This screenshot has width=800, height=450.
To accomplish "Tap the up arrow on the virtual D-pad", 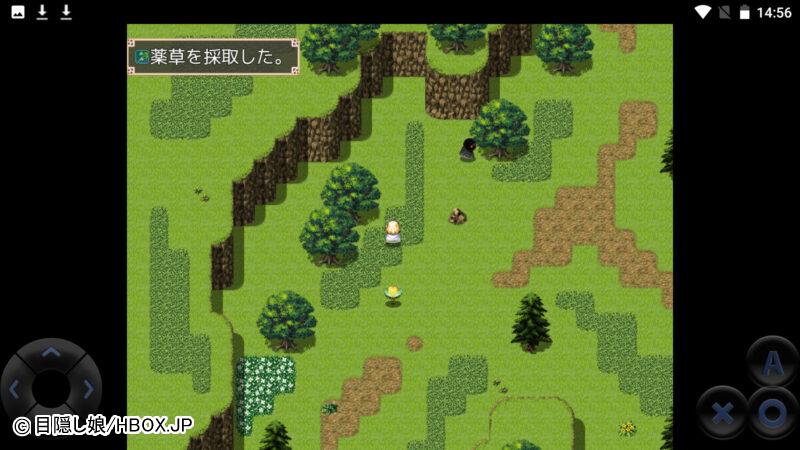I will tap(51, 353).
